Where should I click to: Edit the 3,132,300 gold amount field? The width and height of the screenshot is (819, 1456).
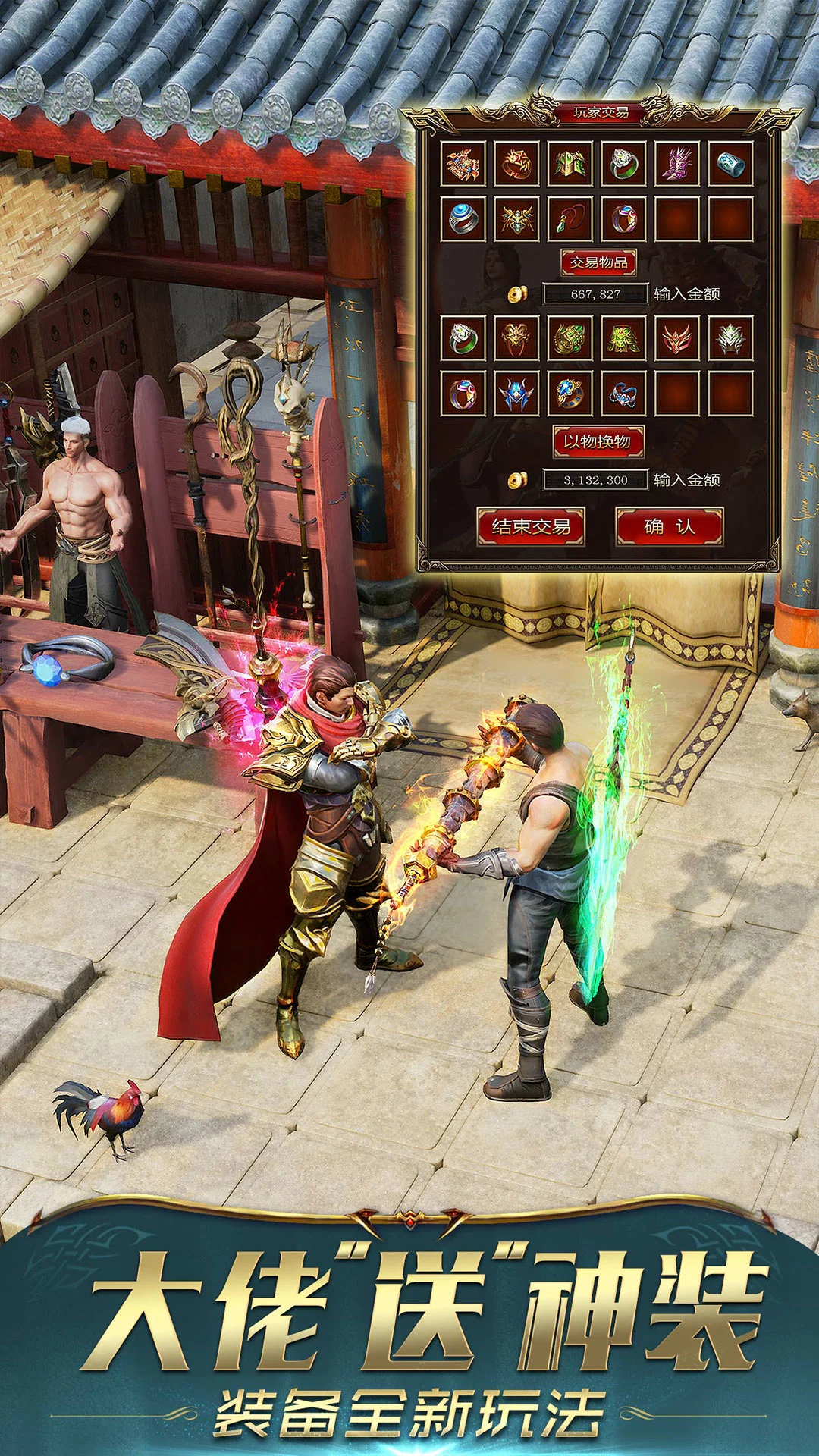tap(596, 480)
